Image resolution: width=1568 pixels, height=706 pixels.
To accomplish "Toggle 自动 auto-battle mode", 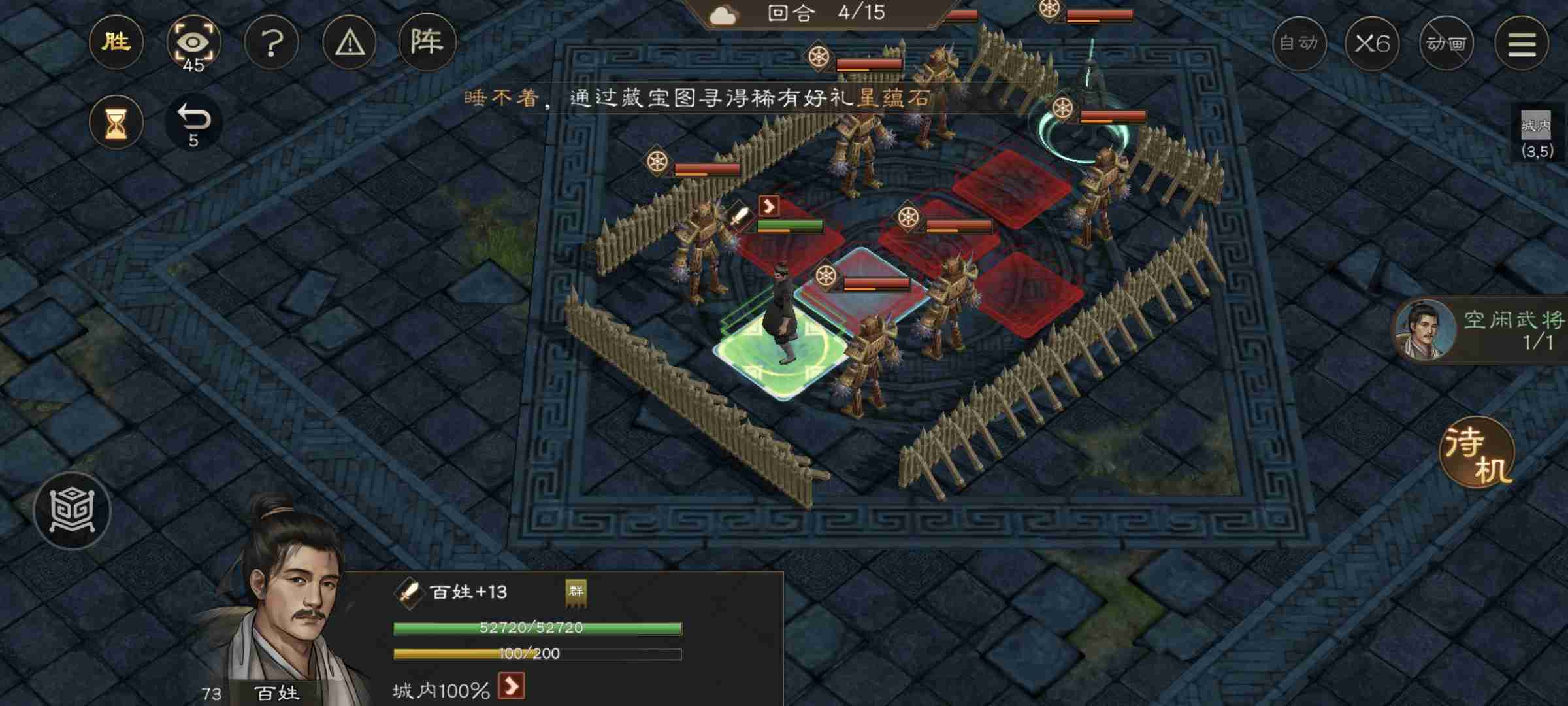I will (1299, 42).
